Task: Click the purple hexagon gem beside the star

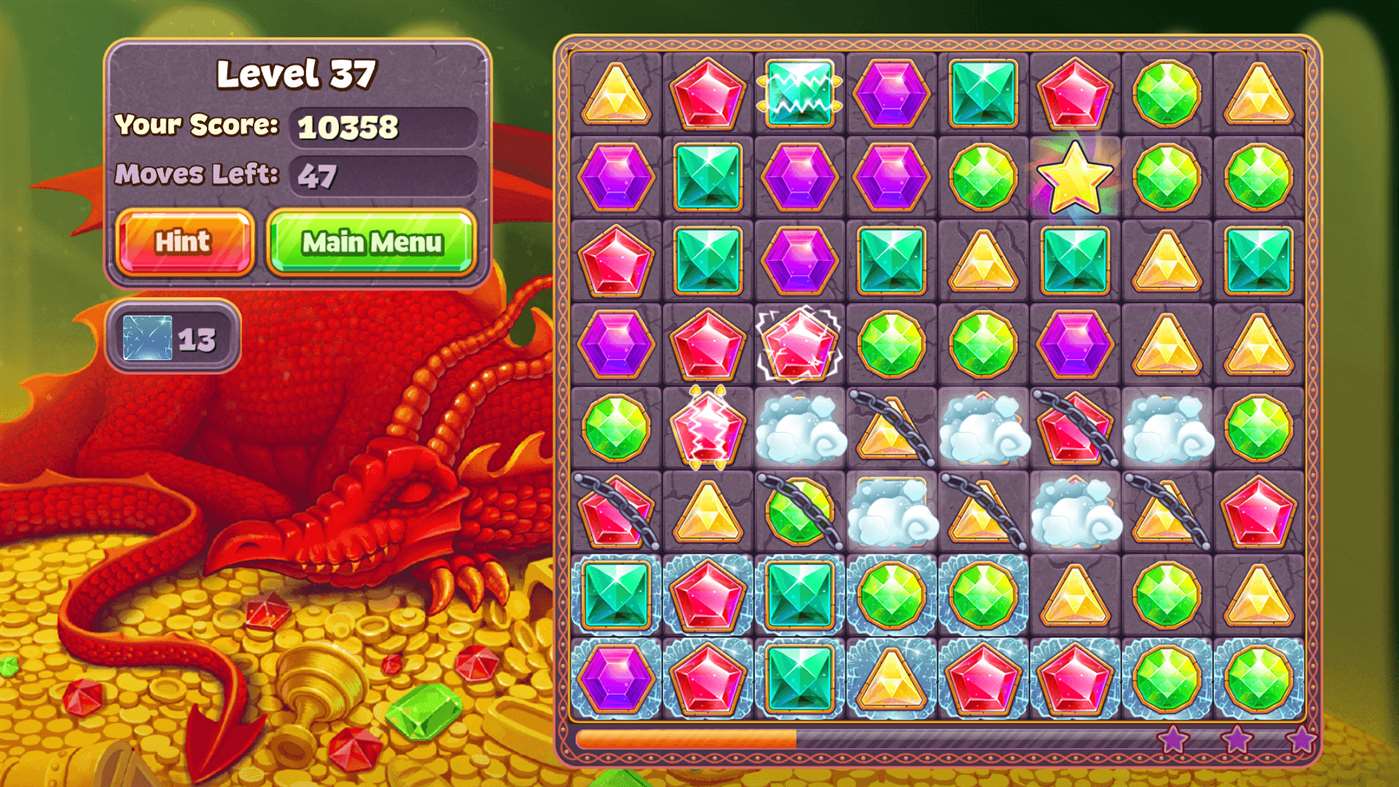Action: click(890, 177)
